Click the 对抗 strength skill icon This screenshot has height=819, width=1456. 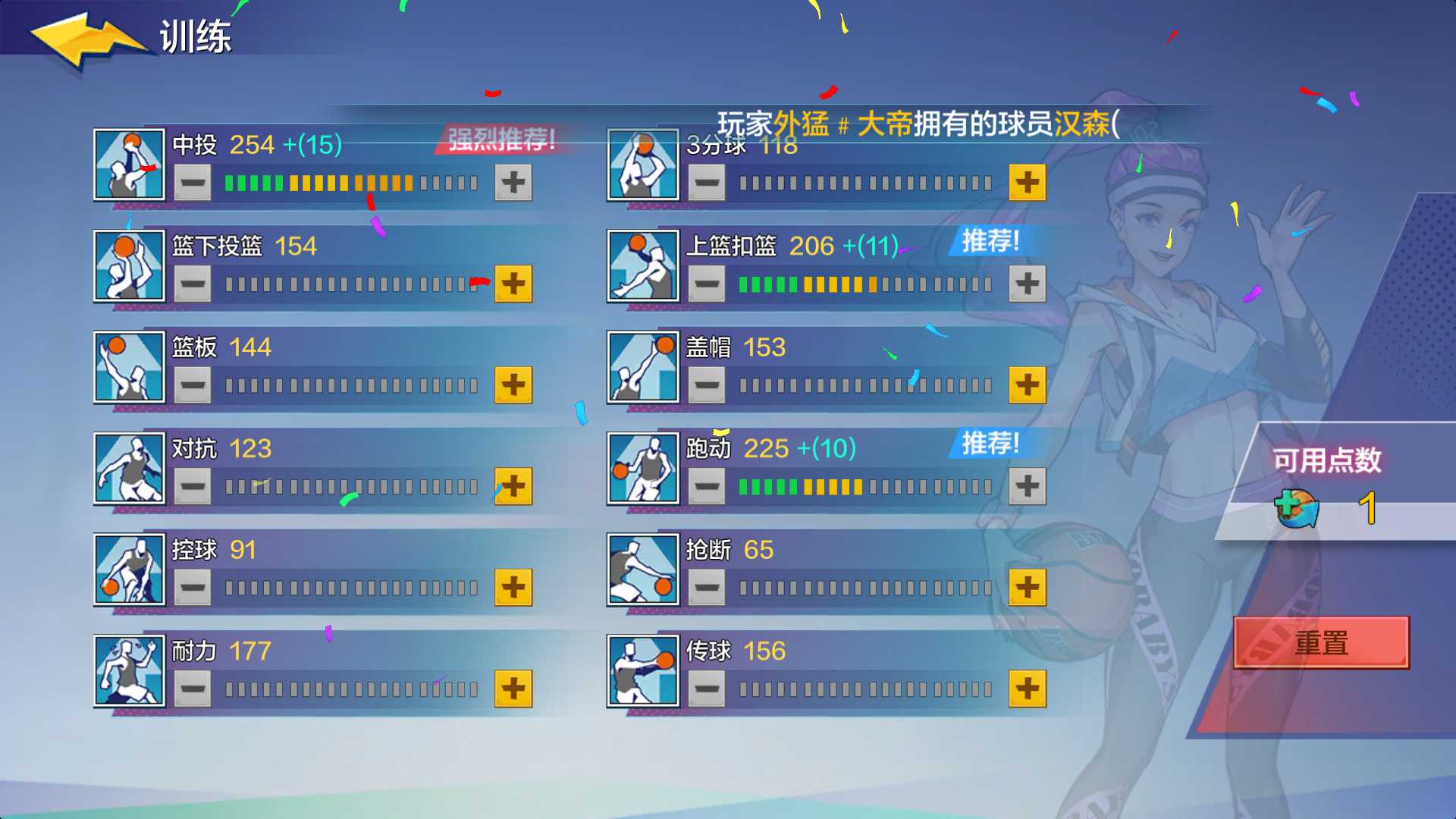tap(129, 469)
